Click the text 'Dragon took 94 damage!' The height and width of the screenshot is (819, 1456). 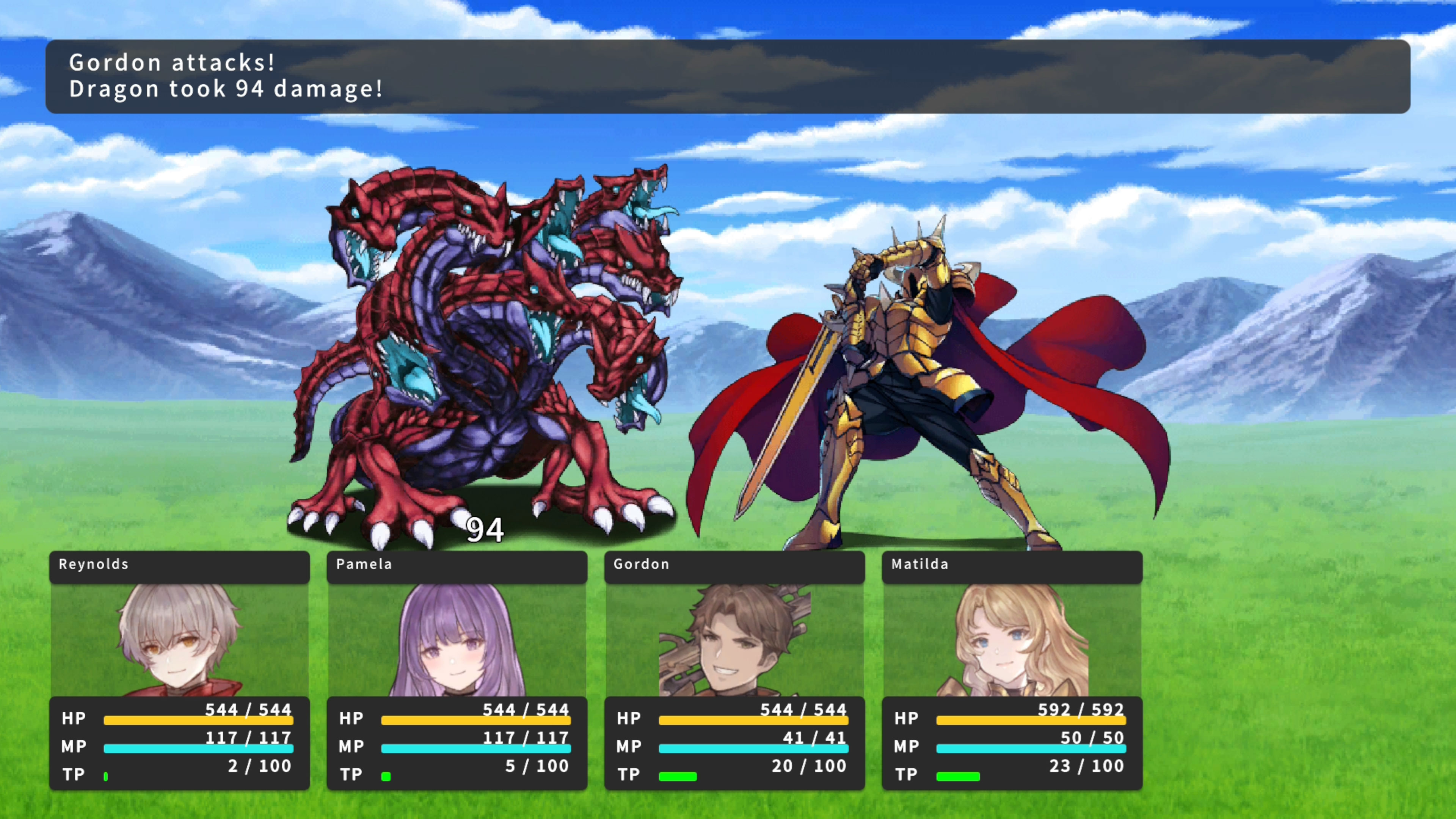click(x=224, y=89)
